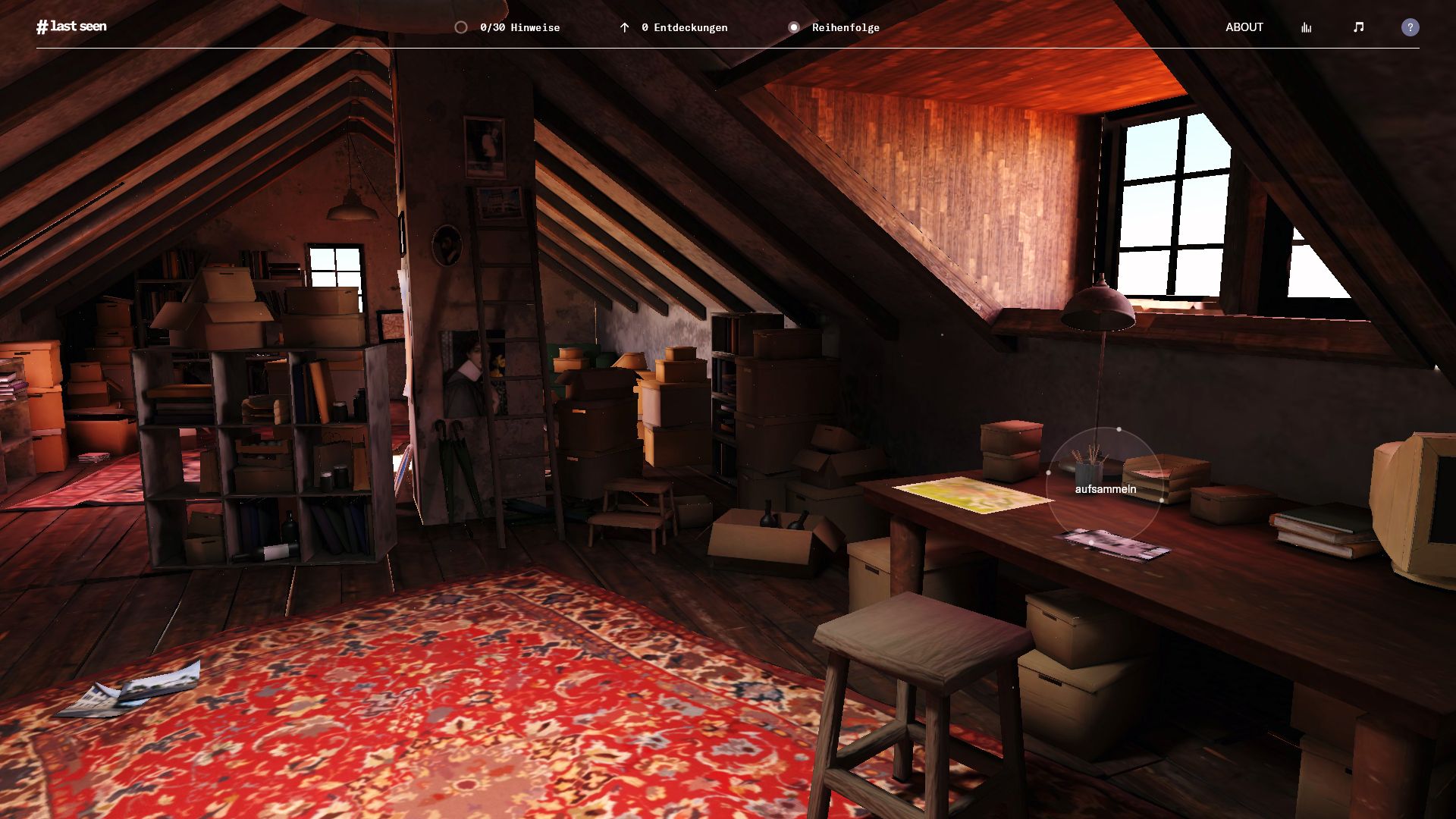Toggle the music note icon
1456x819 pixels.
tap(1358, 27)
